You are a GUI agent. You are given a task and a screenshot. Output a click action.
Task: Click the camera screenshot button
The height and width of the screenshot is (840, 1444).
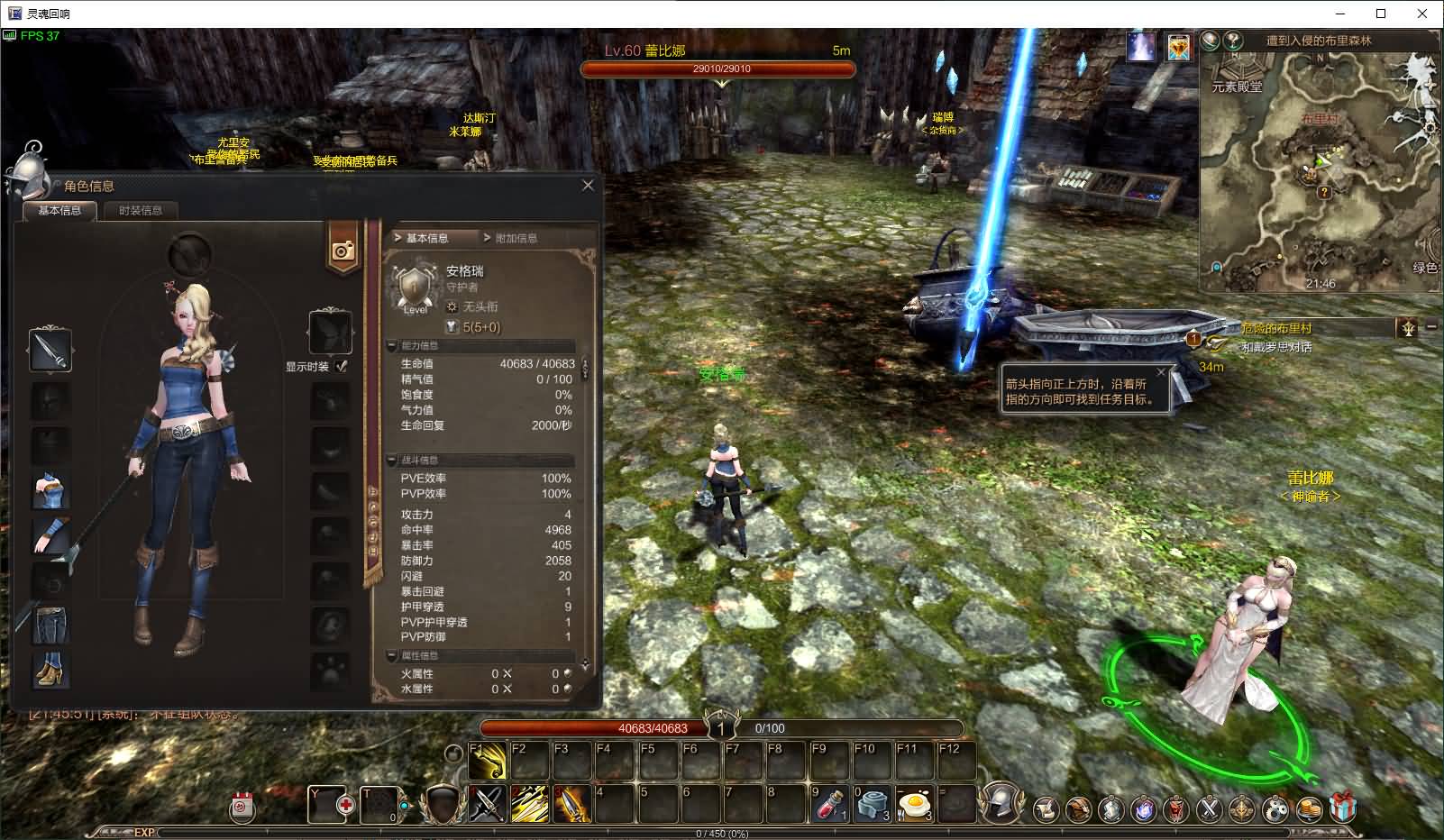[343, 251]
